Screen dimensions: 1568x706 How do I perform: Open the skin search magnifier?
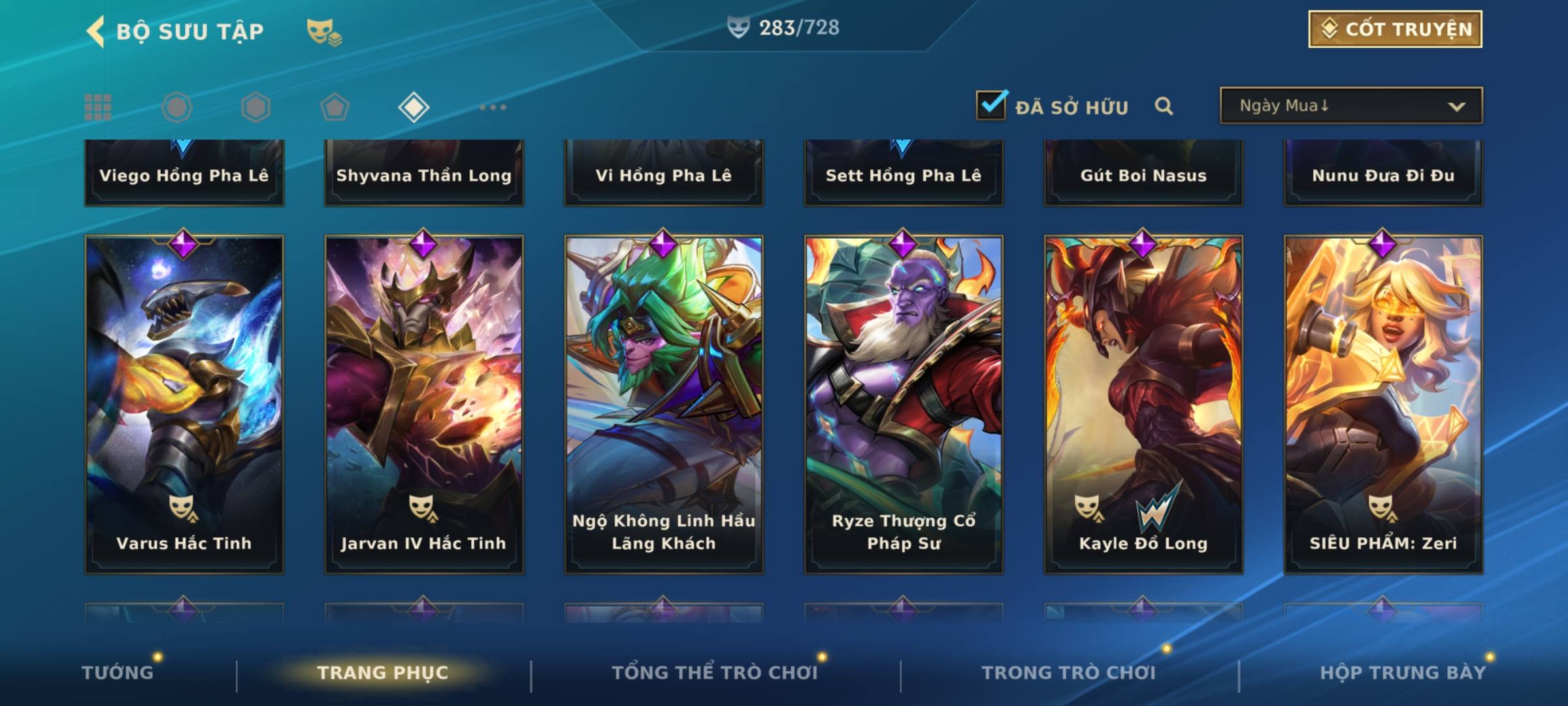tap(1164, 106)
